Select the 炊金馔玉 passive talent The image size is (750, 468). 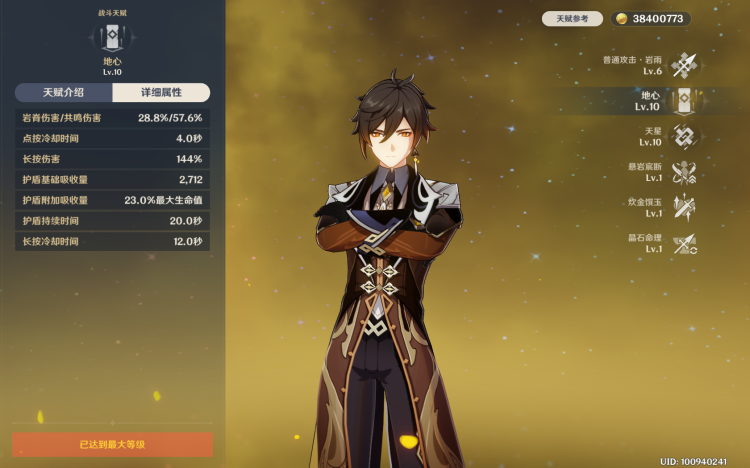[x=684, y=208]
